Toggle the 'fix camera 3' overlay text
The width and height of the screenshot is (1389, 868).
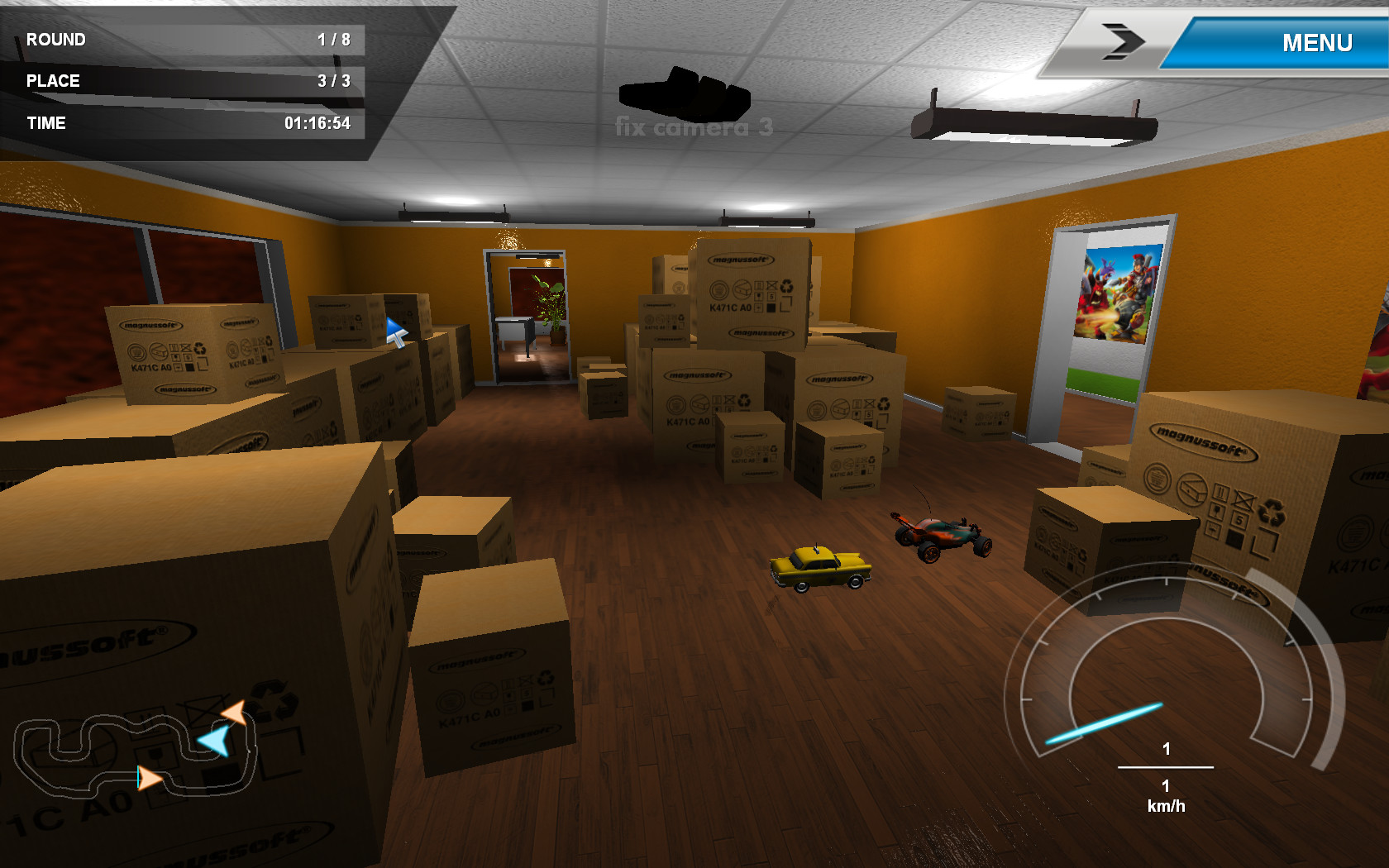pyautogui.click(x=693, y=127)
